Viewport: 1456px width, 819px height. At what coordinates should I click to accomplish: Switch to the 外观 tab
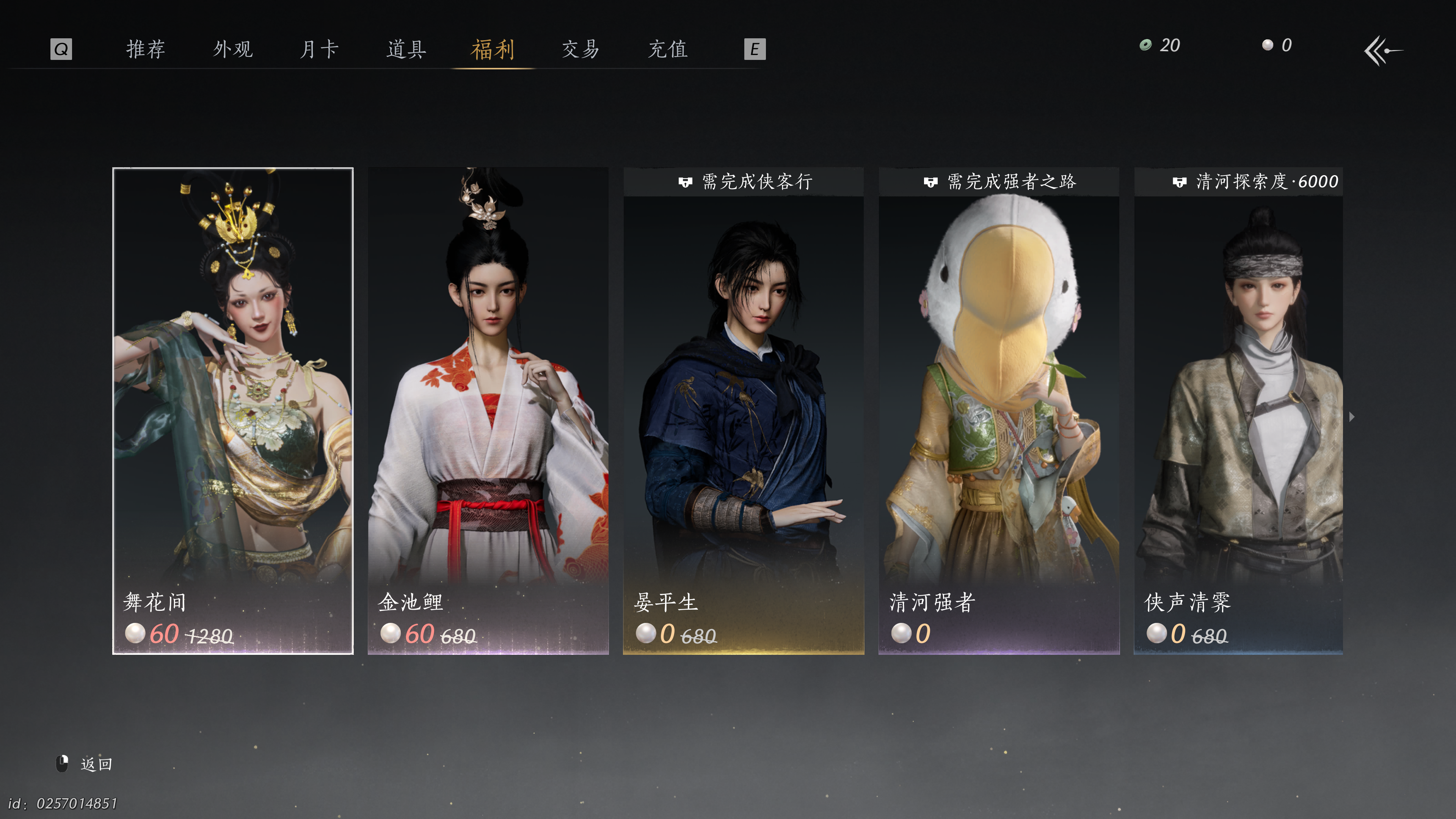[233, 49]
